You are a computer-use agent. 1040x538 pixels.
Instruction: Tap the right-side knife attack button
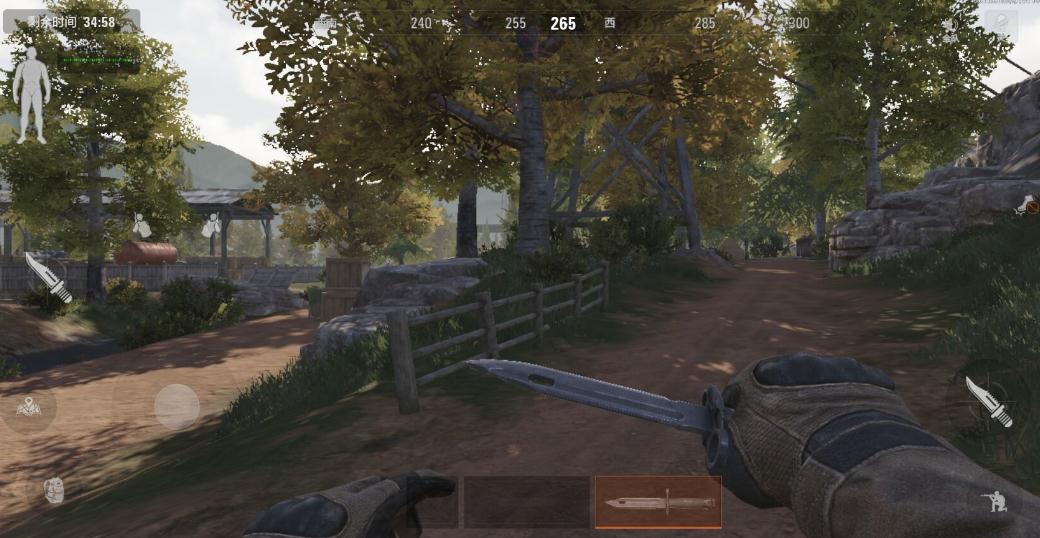pyautogui.click(x=988, y=402)
